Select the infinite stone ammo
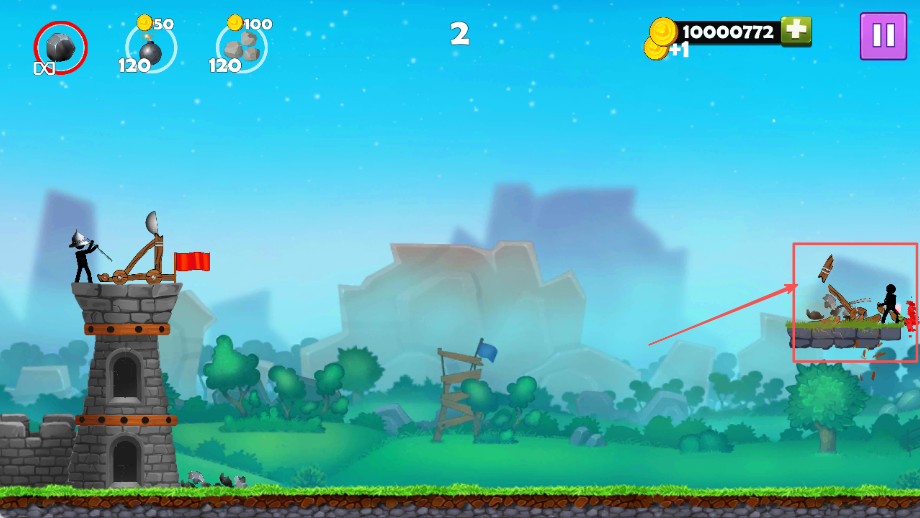Image resolution: width=920 pixels, height=518 pixels. coord(60,46)
